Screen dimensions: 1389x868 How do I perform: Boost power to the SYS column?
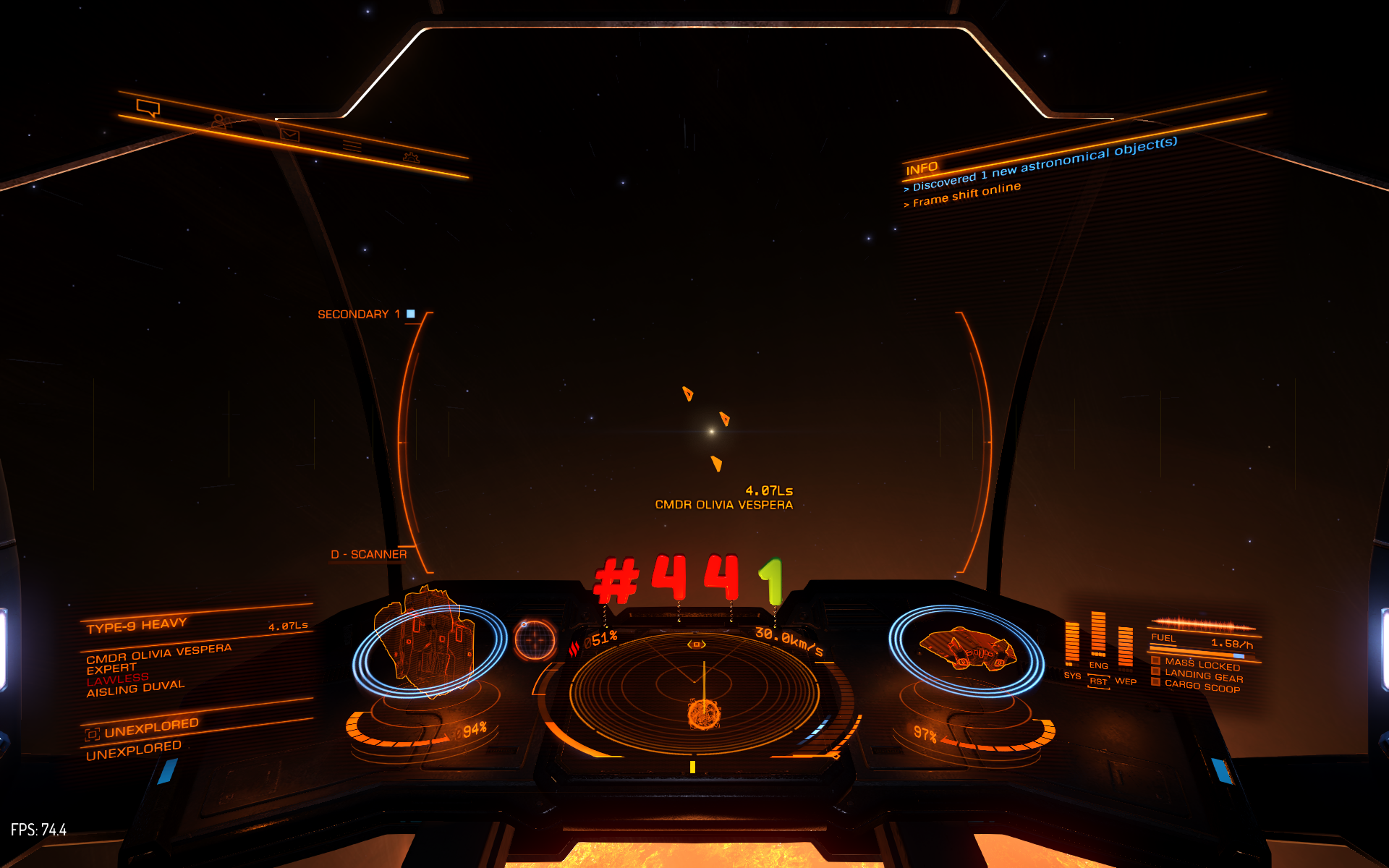1072,645
